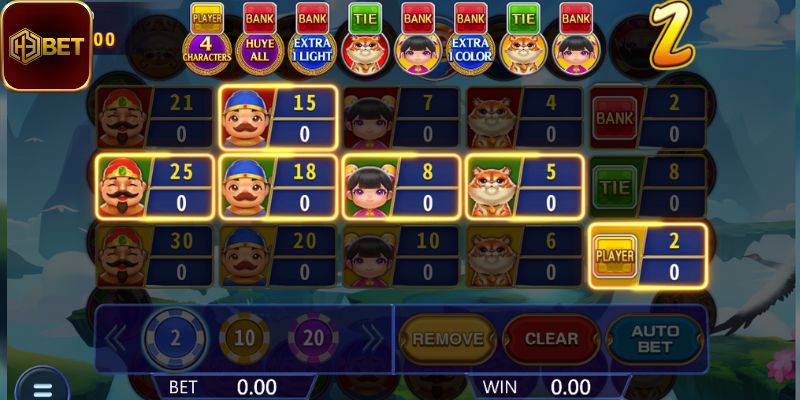This screenshot has width=800, height=400.
Task: Clear all bets with the CLEAR button
Action: [x=551, y=339]
